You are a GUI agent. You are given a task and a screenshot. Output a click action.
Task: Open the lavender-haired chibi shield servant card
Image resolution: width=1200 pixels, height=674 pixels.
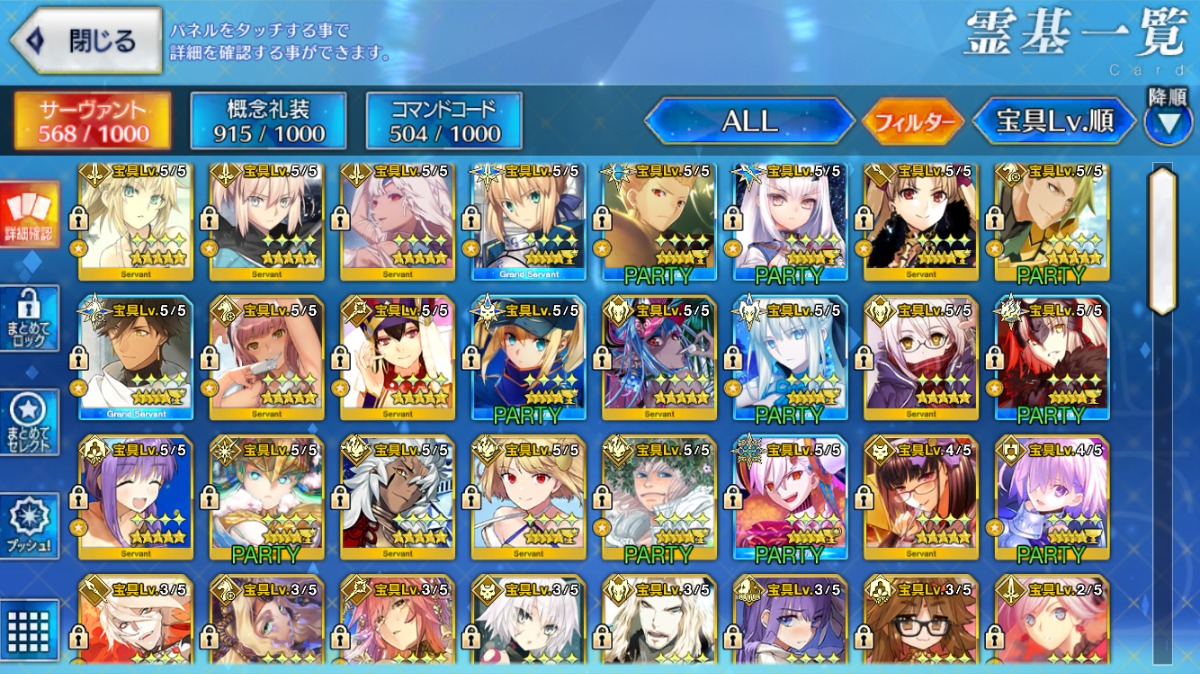coord(1052,497)
